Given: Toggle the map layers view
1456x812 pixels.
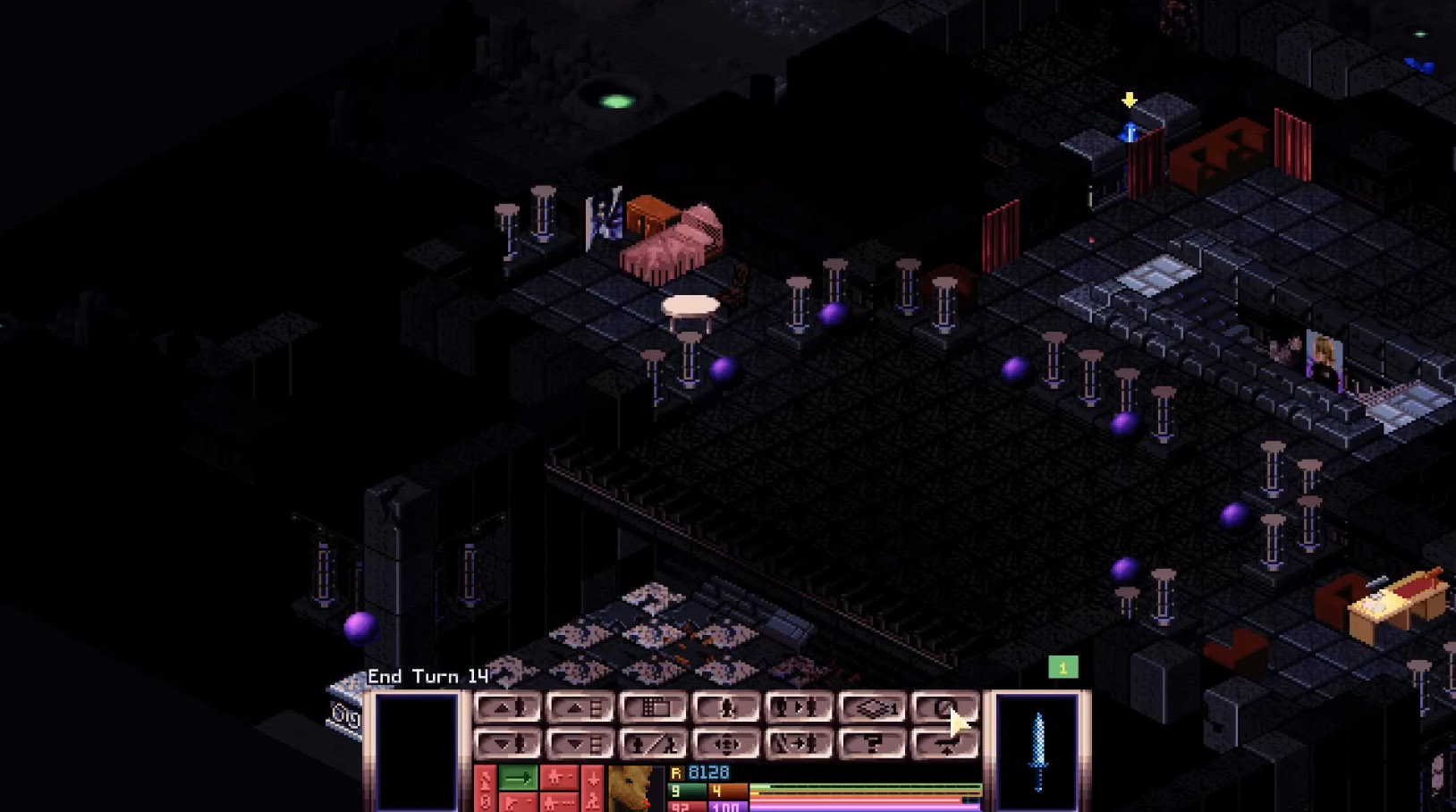Looking at the screenshot, I should coord(872,708).
